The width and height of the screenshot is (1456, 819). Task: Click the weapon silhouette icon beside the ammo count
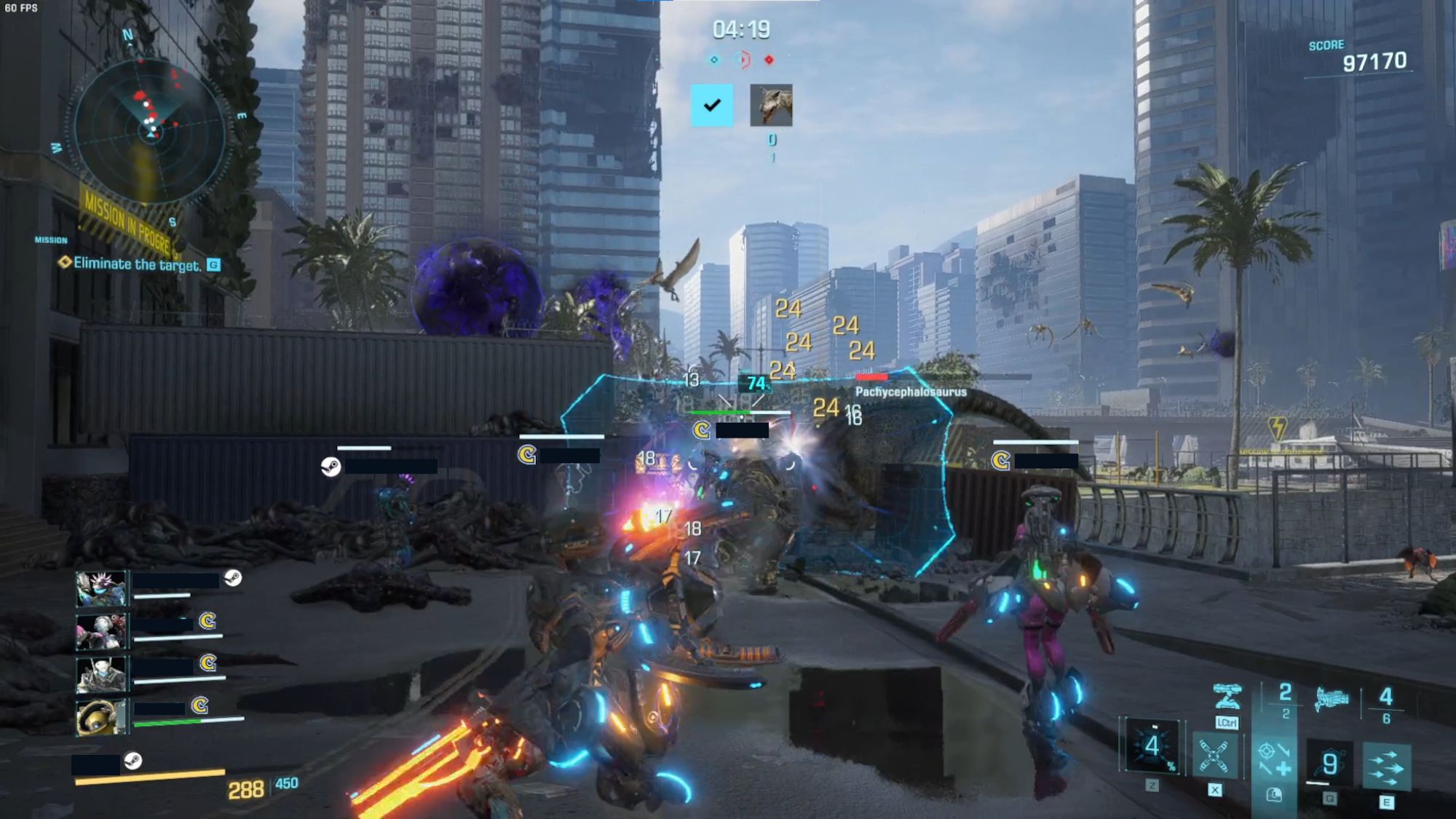click(1332, 700)
